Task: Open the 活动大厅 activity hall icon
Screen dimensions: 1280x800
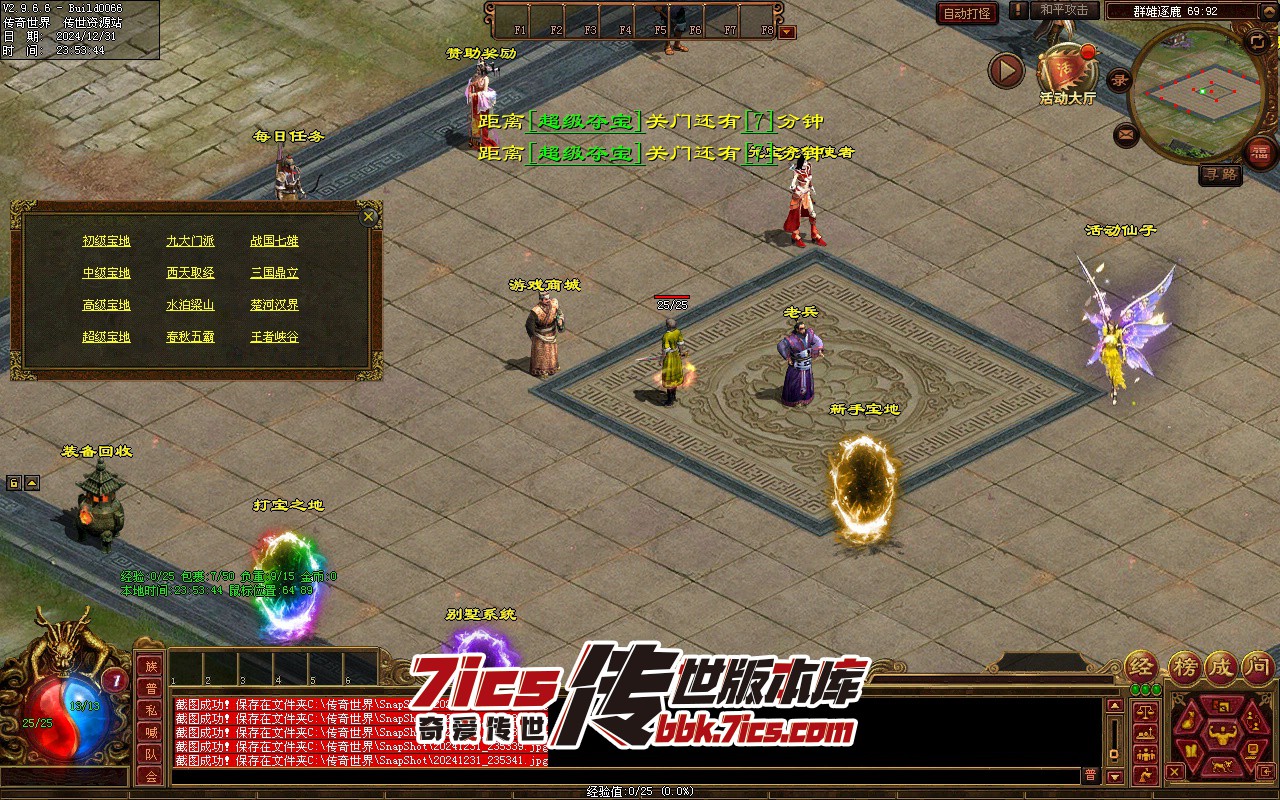Action: click(1067, 70)
